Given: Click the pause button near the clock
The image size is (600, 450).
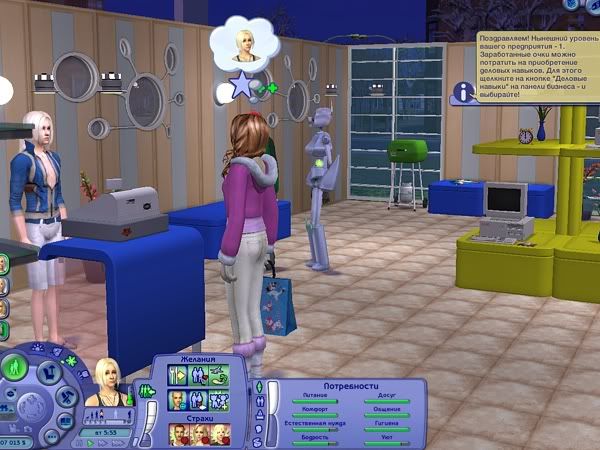Looking at the screenshot, I should (79, 442).
